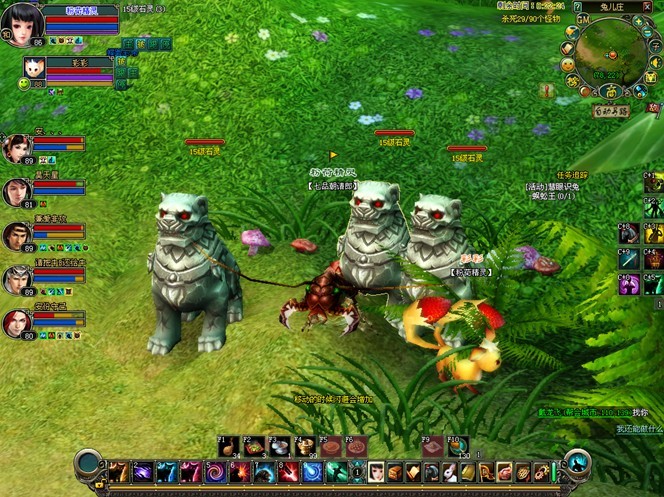Open the GM button
The image size is (664, 497).
tap(582, 19)
